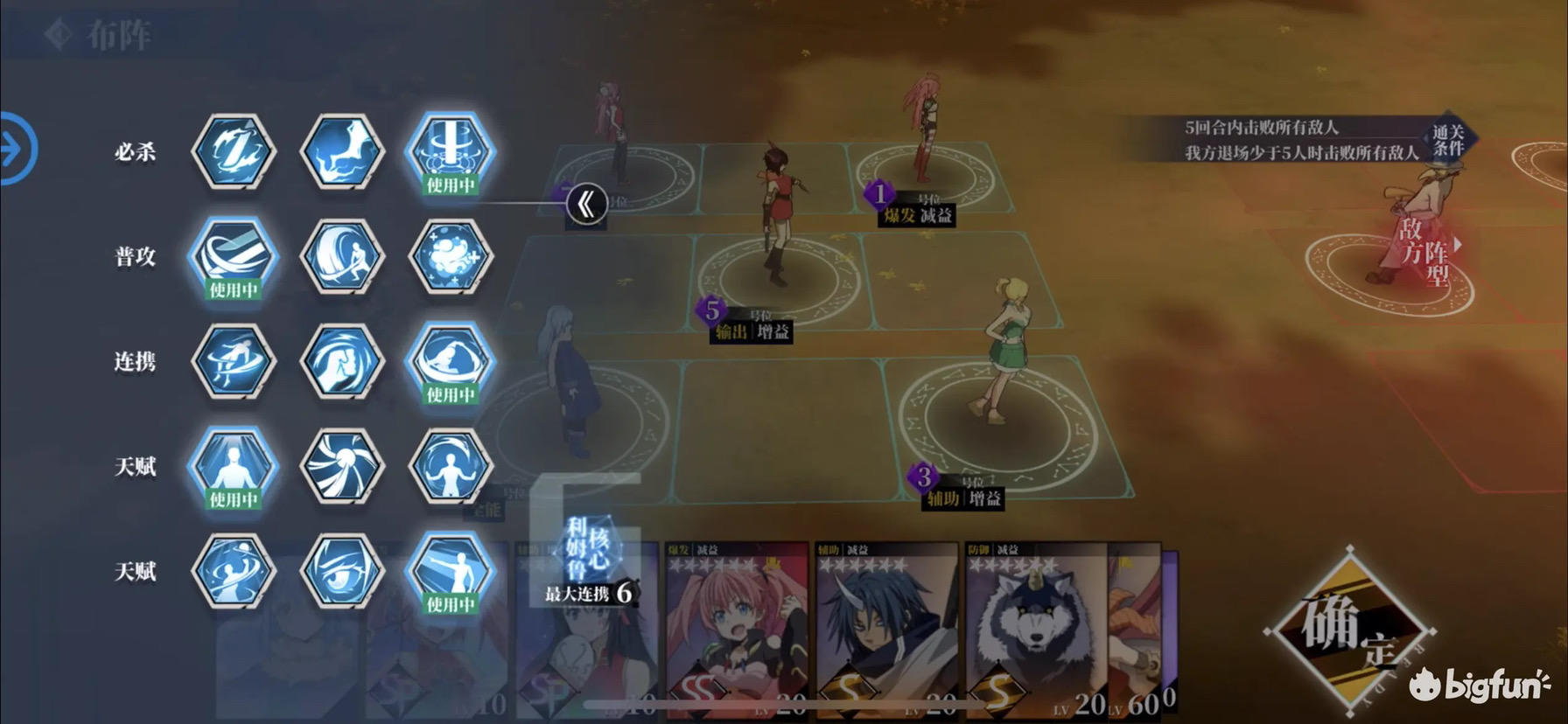Open the first talent skill marked 使用中
The height and width of the screenshot is (724, 1568).
click(233, 468)
